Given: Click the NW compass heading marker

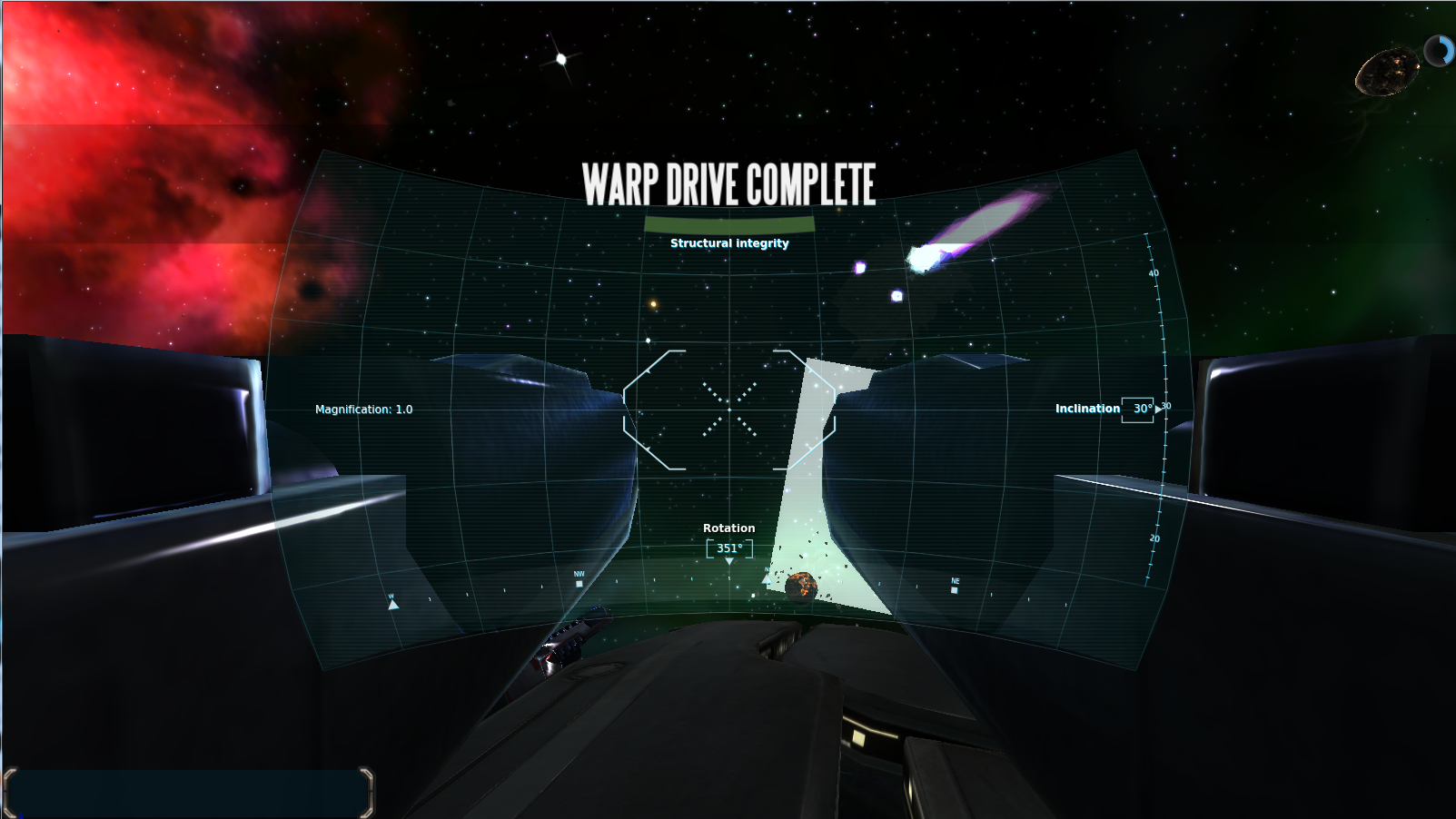Looking at the screenshot, I should (579, 582).
